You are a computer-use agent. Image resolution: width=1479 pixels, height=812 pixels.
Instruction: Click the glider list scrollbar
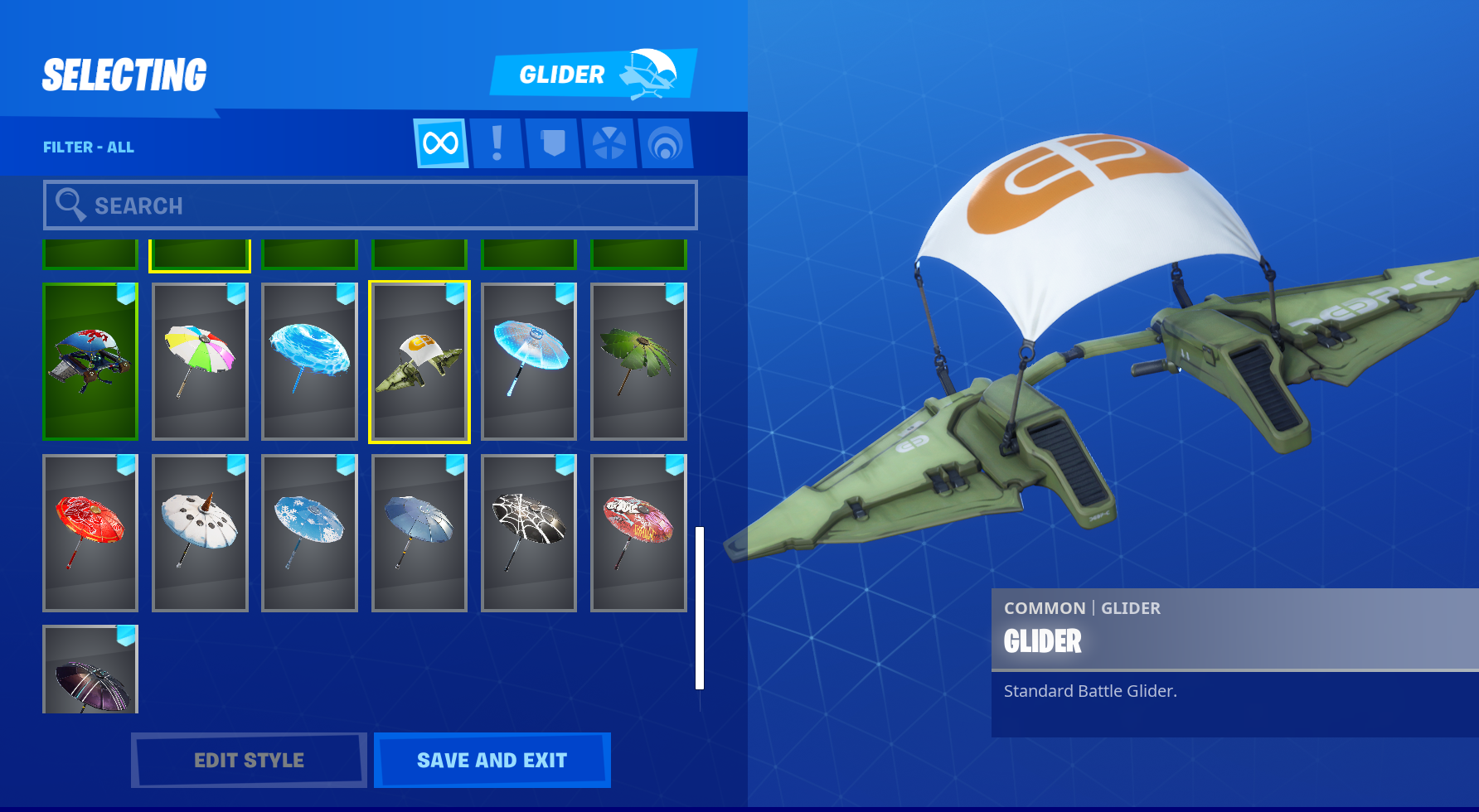700,607
